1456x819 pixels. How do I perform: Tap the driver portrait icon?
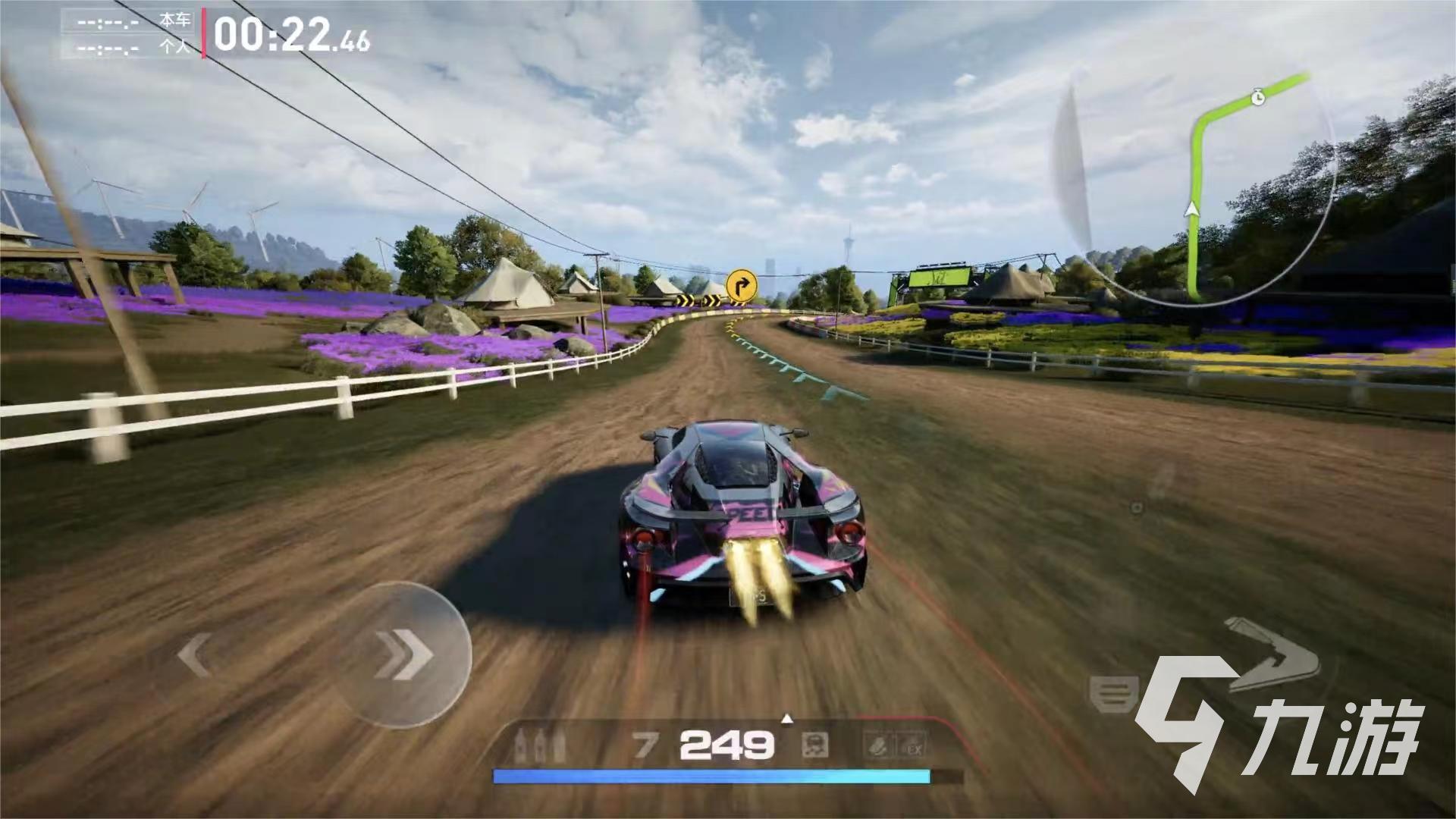click(815, 746)
